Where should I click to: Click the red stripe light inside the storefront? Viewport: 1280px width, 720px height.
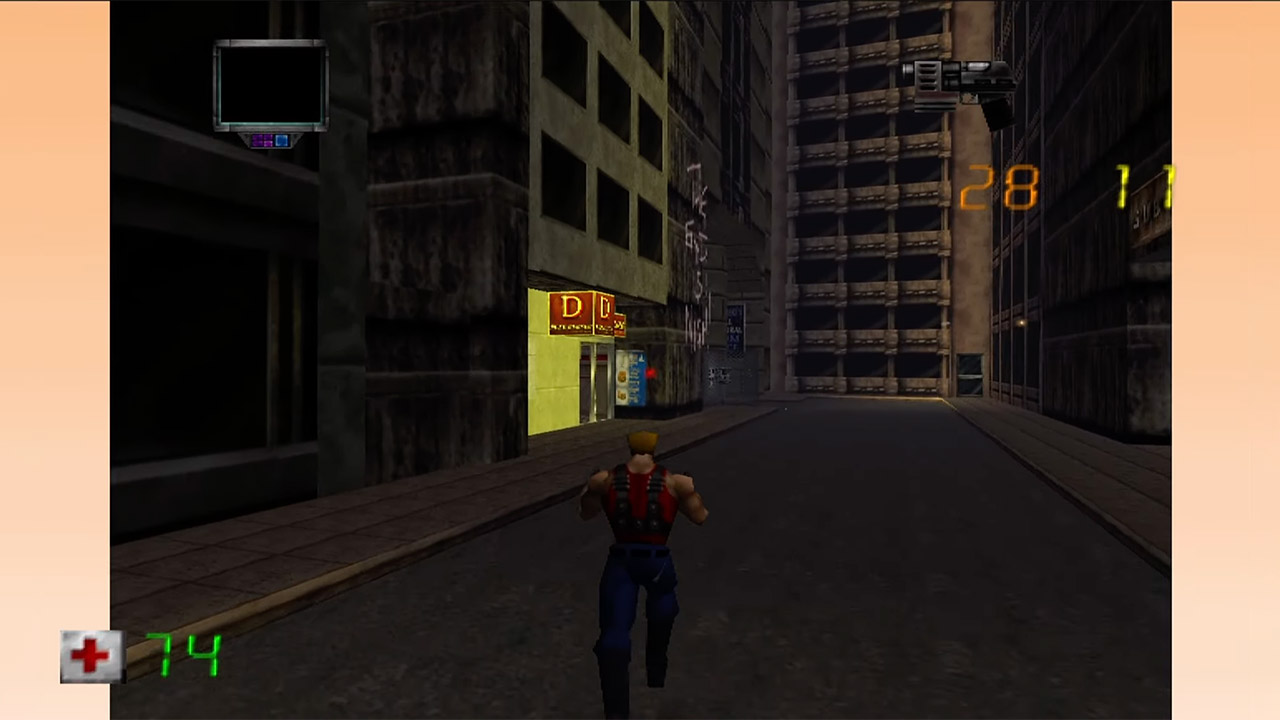click(x=594, y=358)
